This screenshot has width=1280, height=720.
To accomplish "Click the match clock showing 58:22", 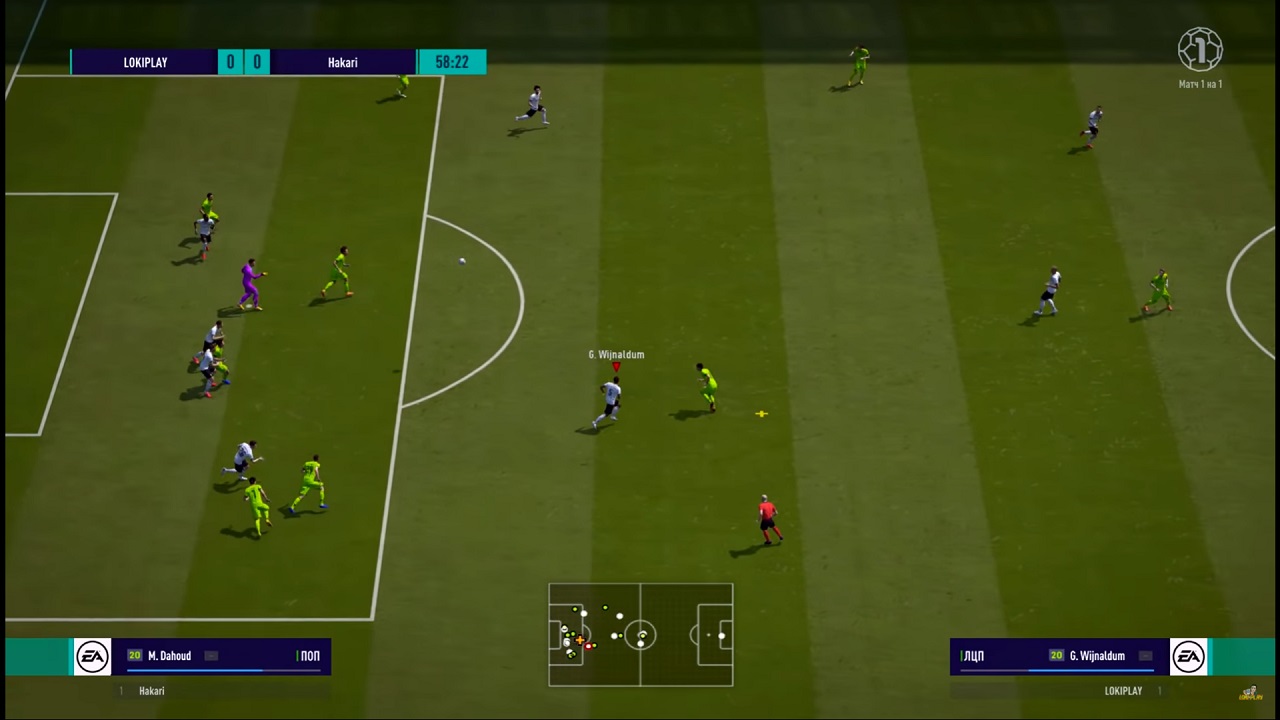I will (x=451, y=62).
